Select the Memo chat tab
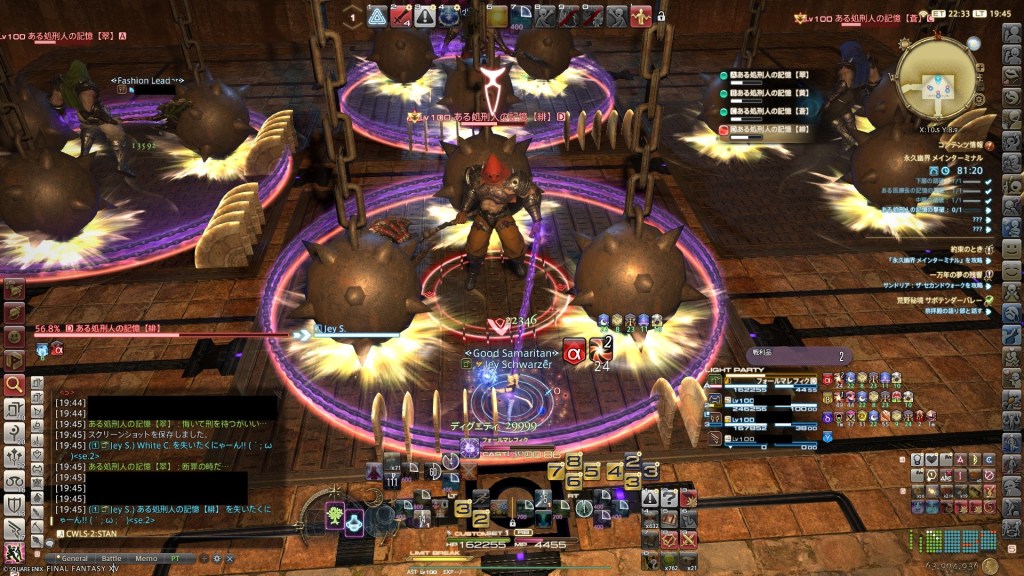1024x576 pixels. 145,558
